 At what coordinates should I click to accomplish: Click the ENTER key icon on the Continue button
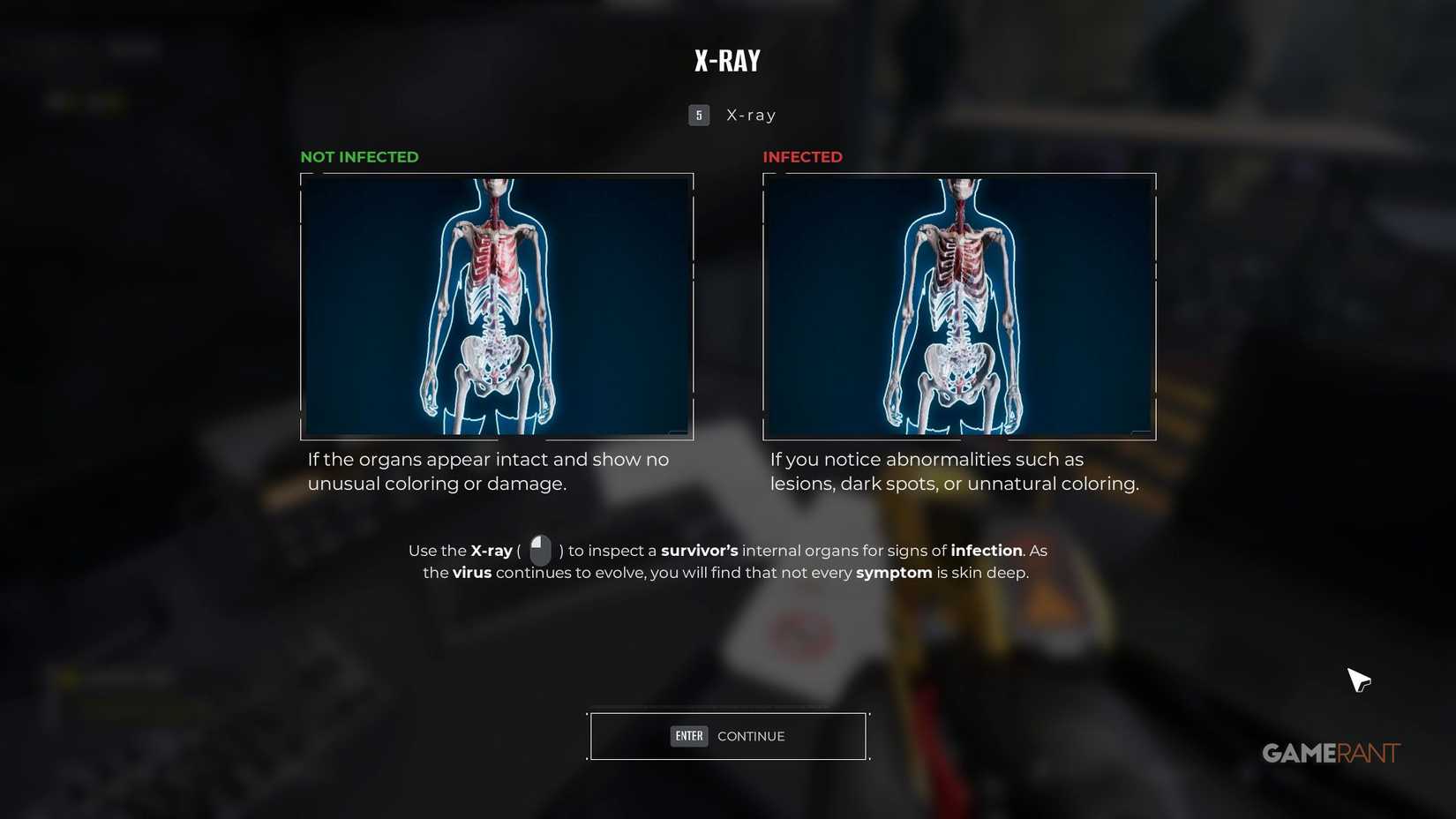pyautogui.click(x=688, y=735)
